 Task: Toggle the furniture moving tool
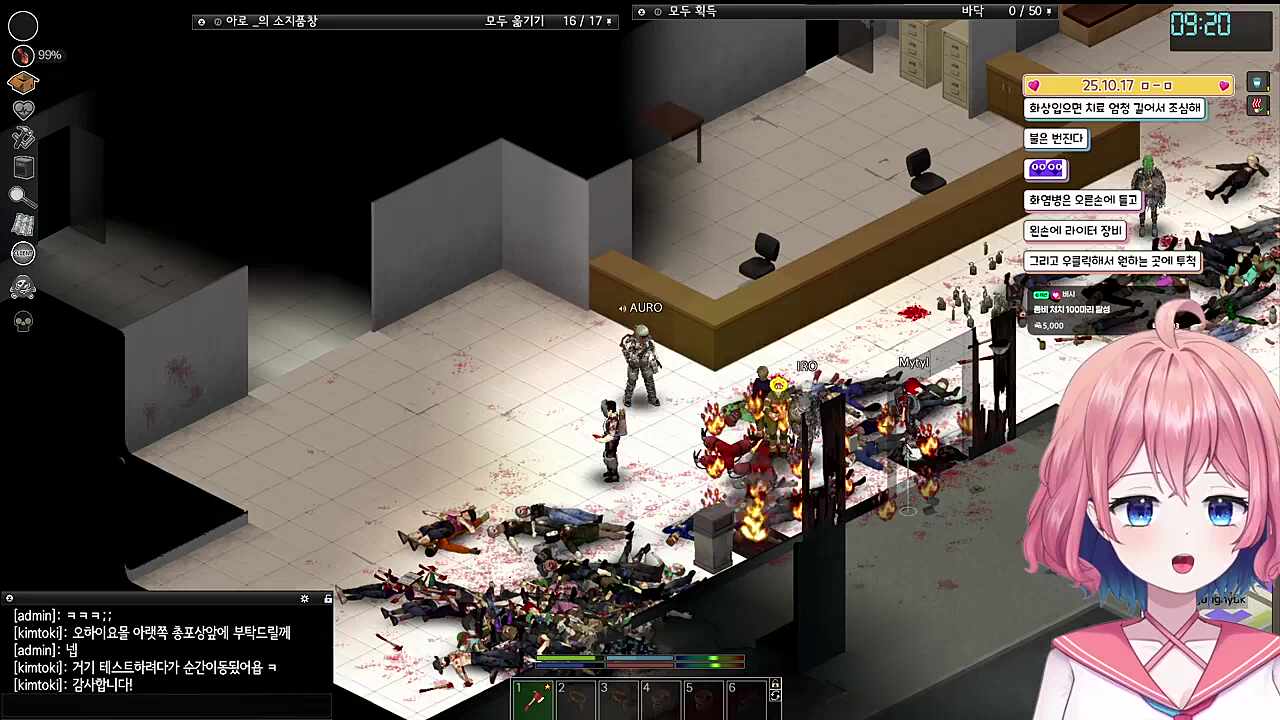click(23, 167)
